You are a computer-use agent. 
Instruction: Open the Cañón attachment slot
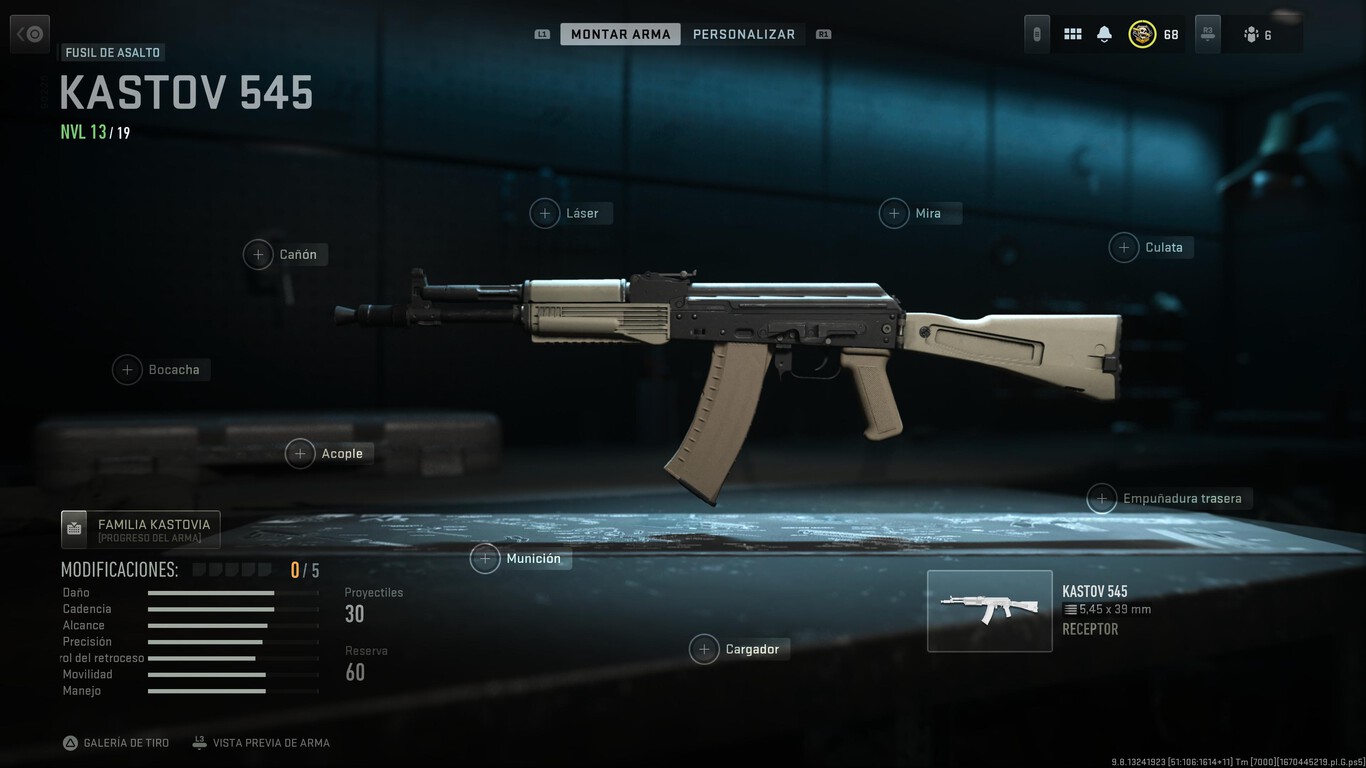click(285, 254)
